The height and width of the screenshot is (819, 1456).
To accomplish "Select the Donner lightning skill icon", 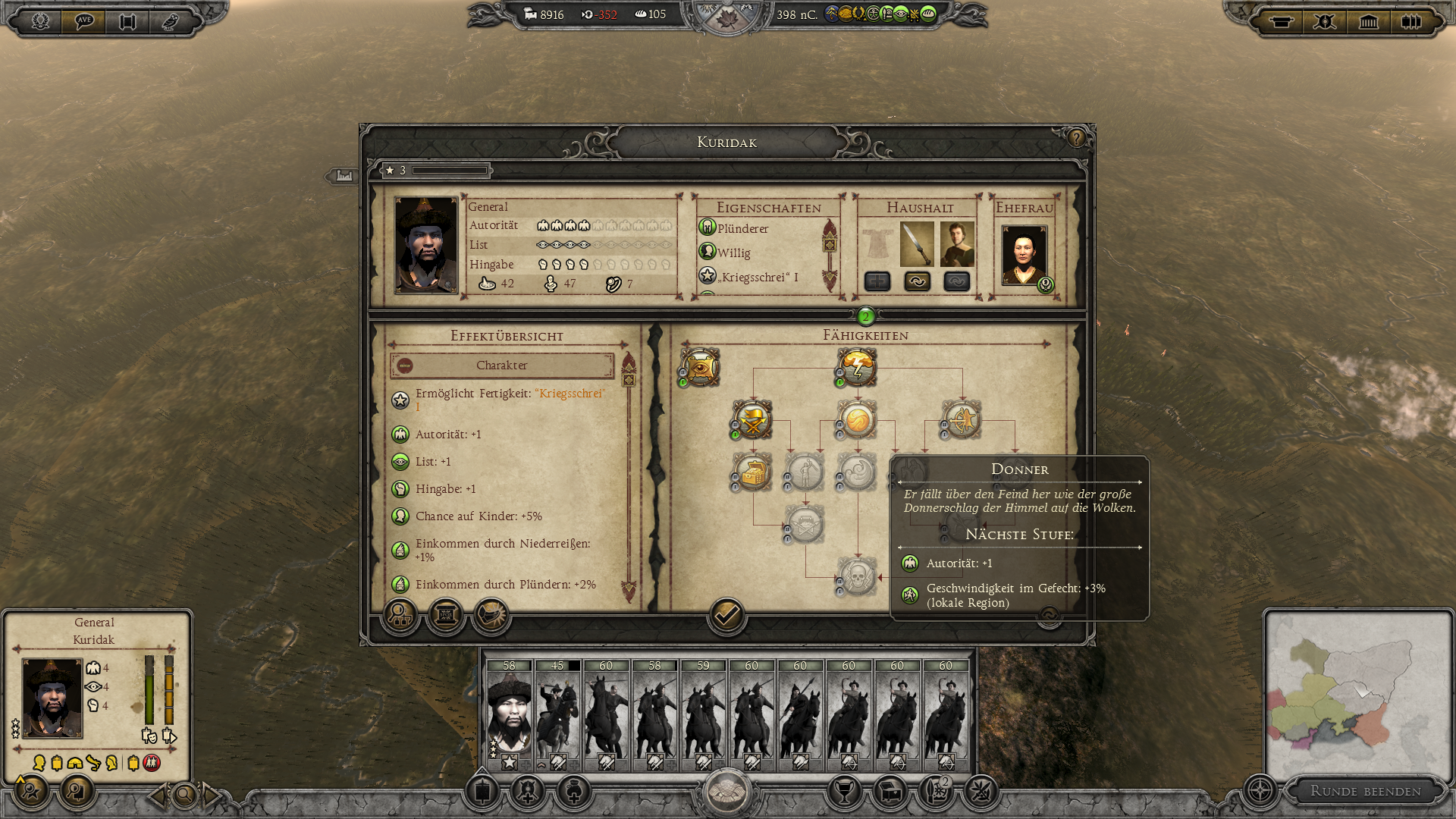I will pyautogui.click(x=858, y=368).
